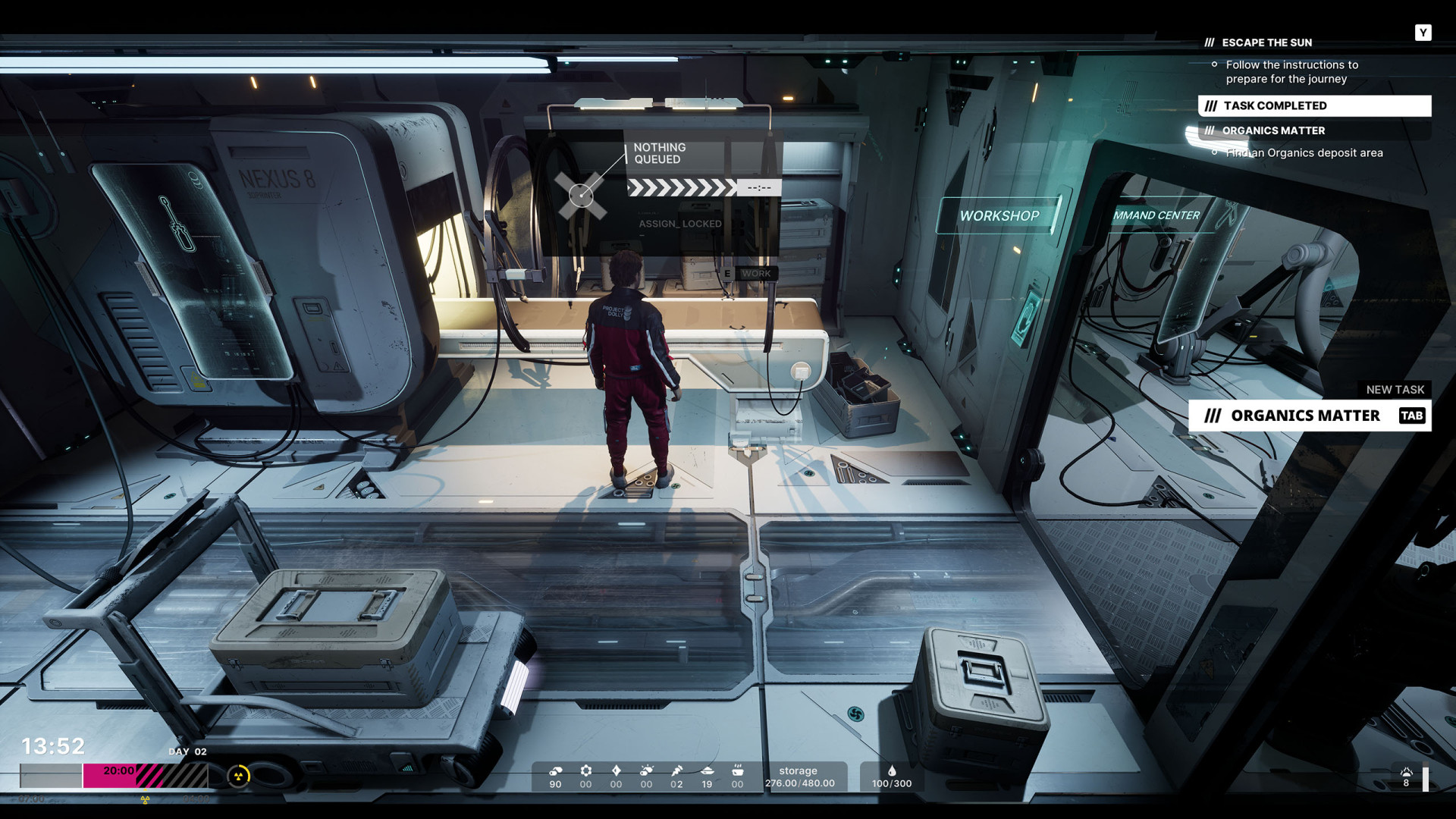Select the Workshop room label
Screen dimensions: 1456x819
[999, 216]
